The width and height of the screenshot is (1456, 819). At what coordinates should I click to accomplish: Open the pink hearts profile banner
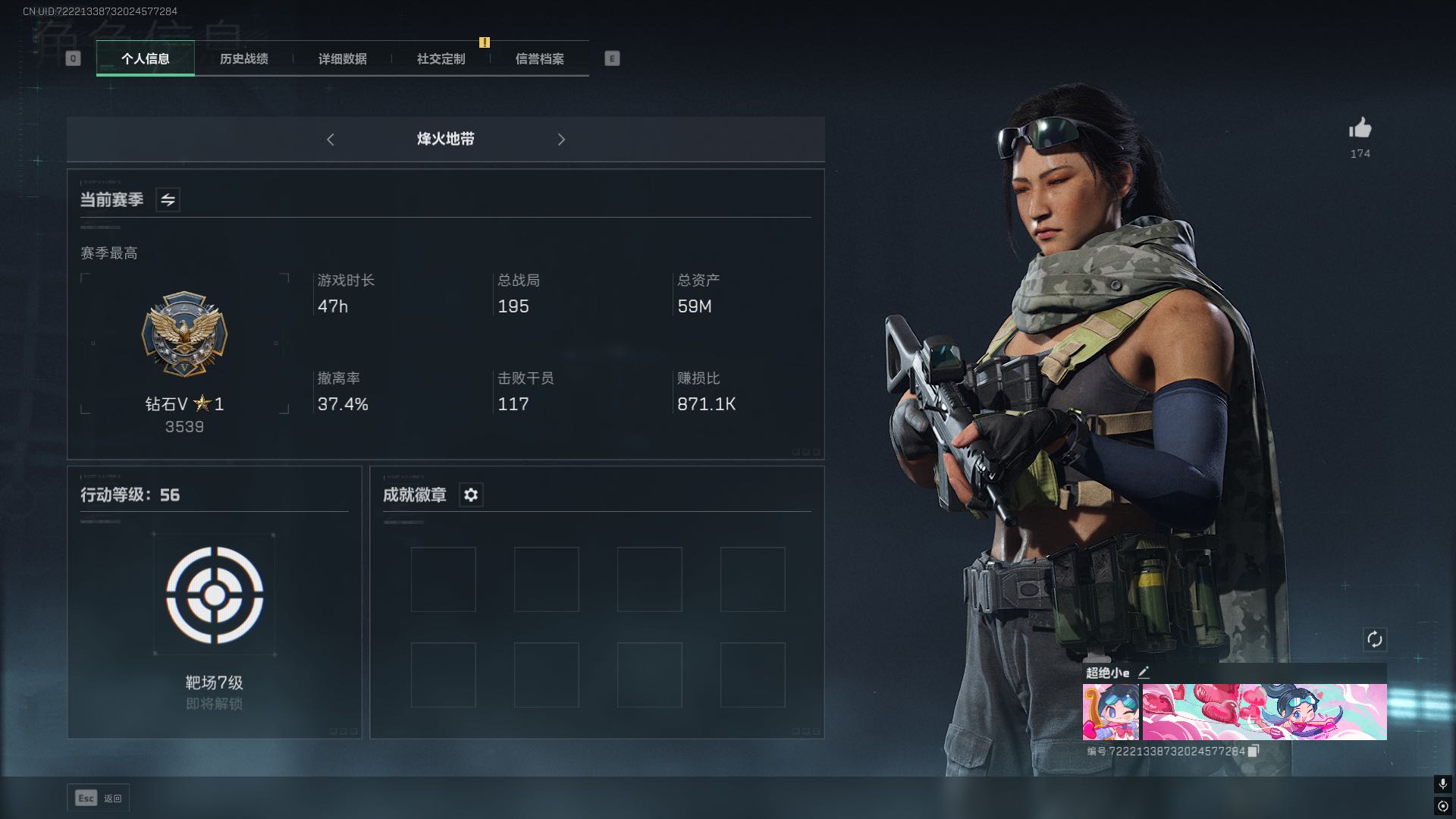pos(1264,711)
